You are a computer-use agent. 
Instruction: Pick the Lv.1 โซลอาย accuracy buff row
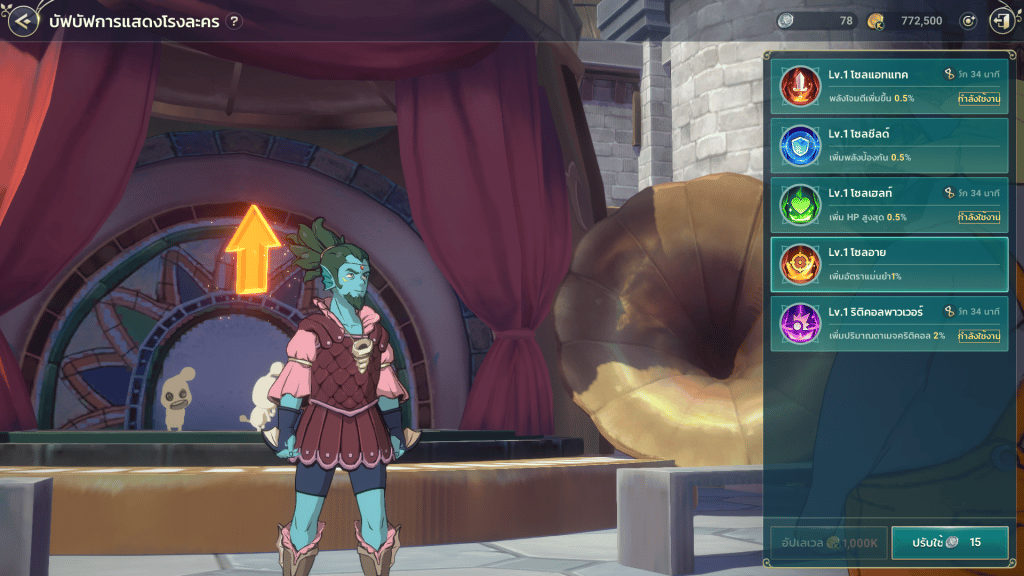point(889,264)
